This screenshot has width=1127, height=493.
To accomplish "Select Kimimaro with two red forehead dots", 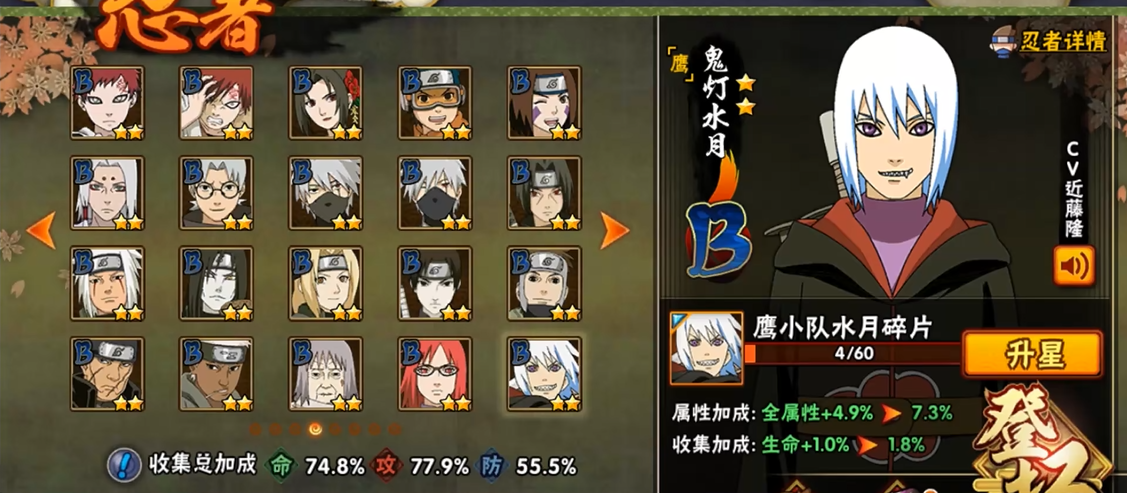I will 107,193.
